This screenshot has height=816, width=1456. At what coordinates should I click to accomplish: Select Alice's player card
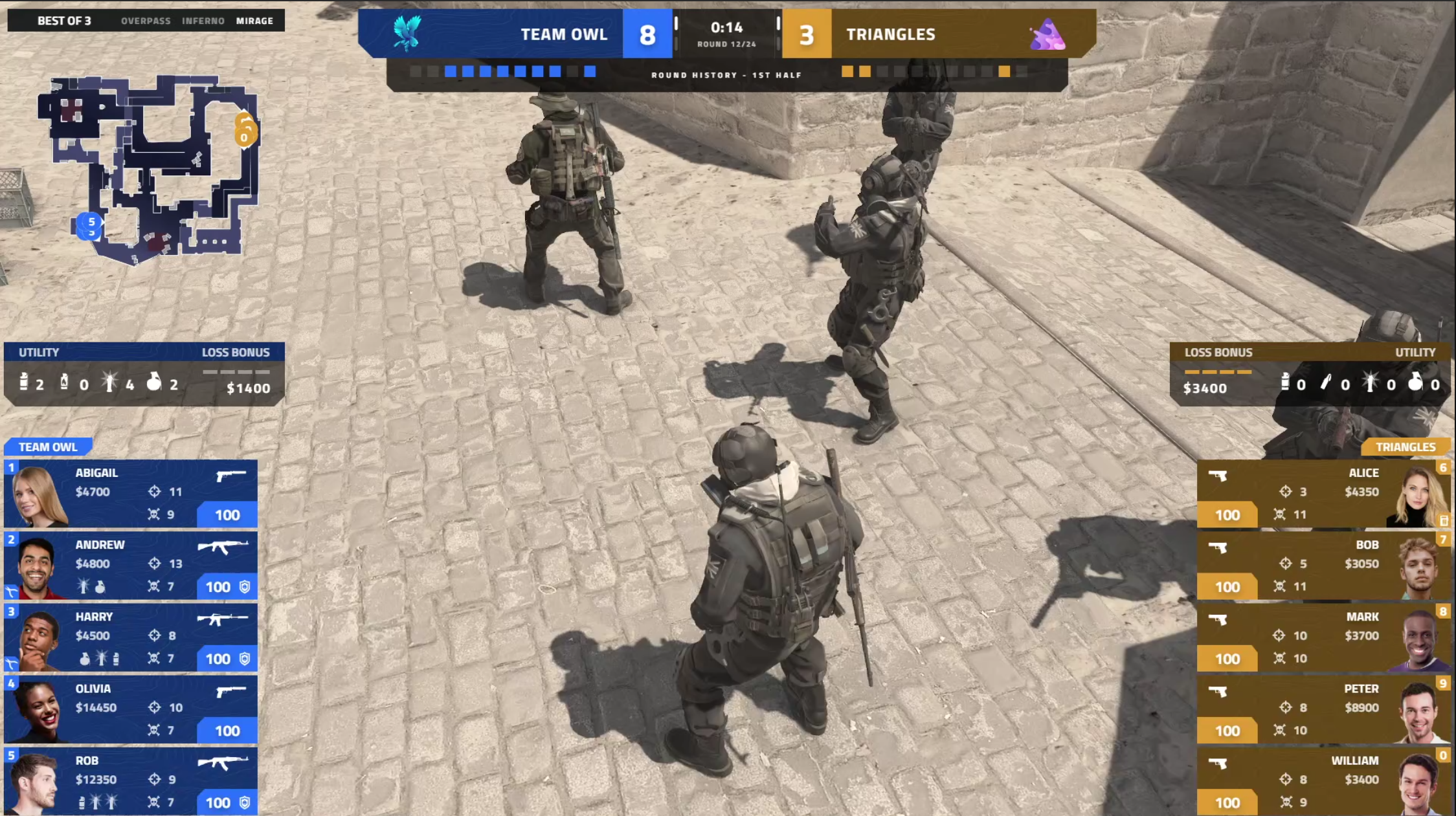1323,494
